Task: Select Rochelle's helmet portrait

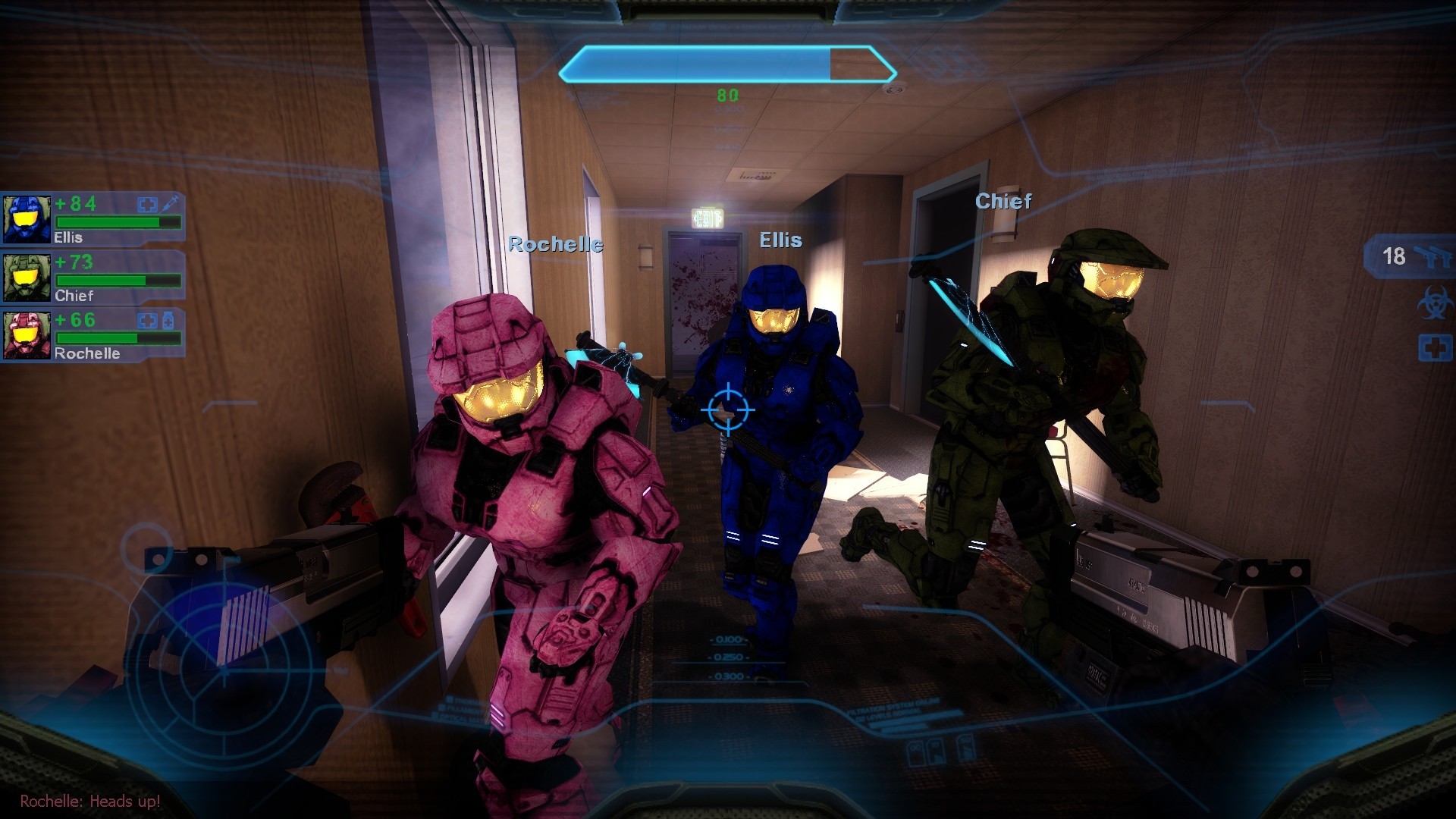Action: click(x=27, y=336)
